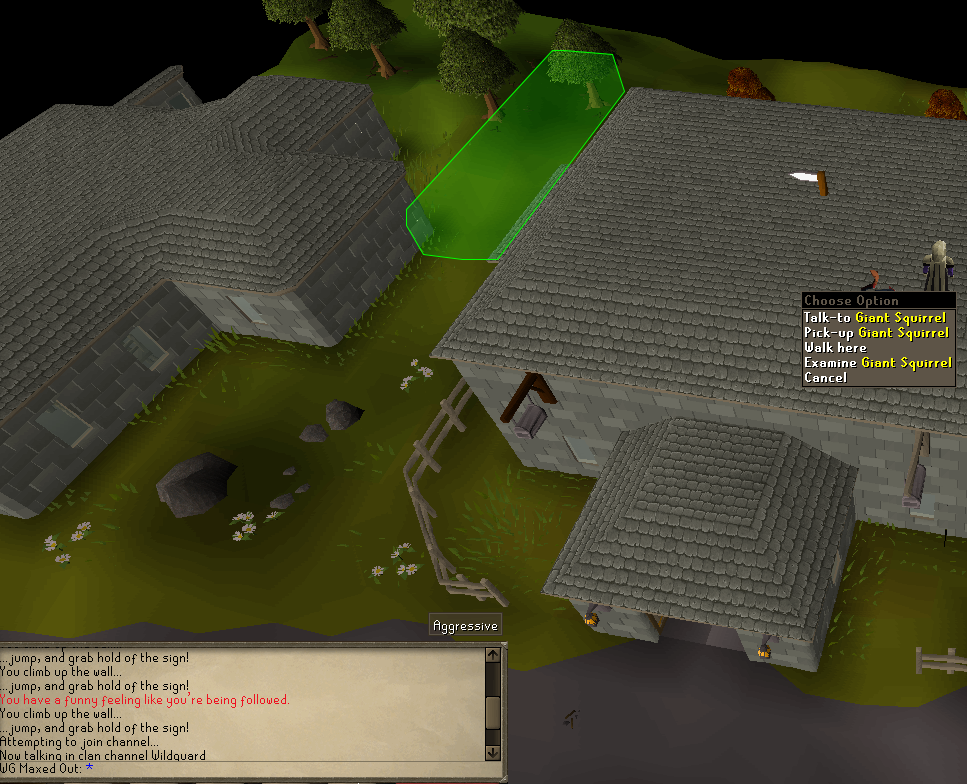Click the chat box scroll-up arrow

(x=492, y=656)
